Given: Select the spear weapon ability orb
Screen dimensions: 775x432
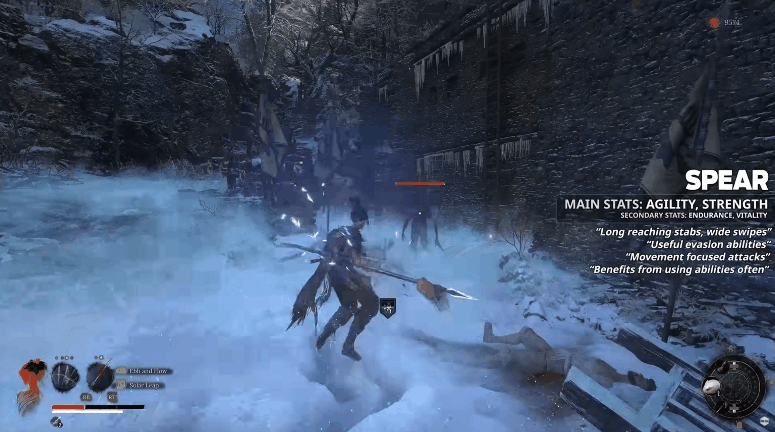Looking at the screenshot, I should 100,377.
